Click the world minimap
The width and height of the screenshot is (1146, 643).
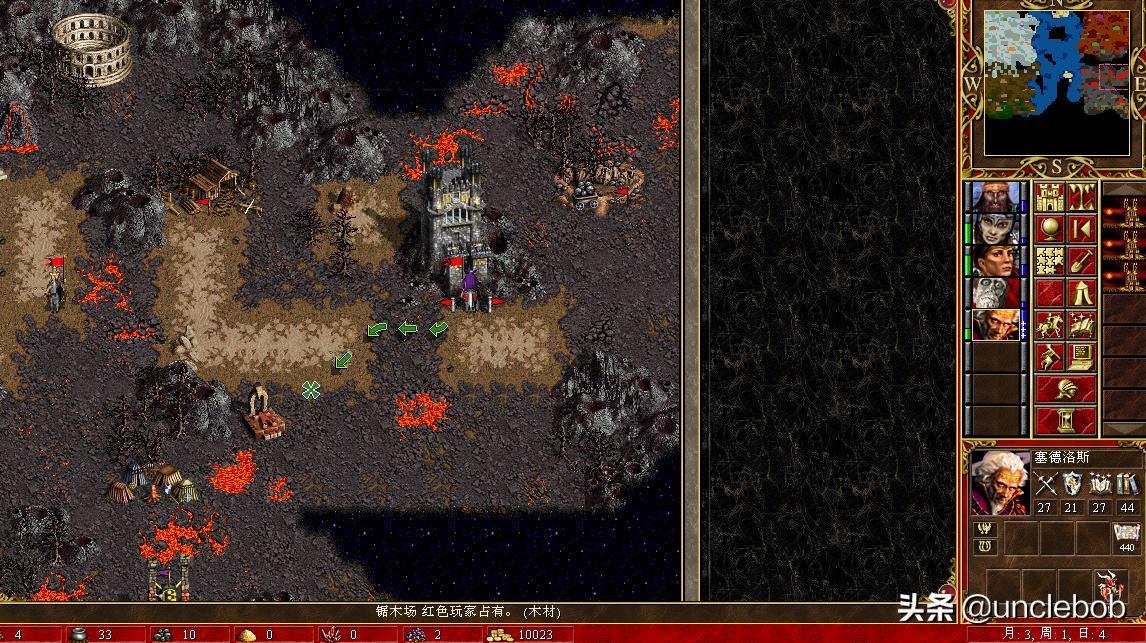(1055, 82)
